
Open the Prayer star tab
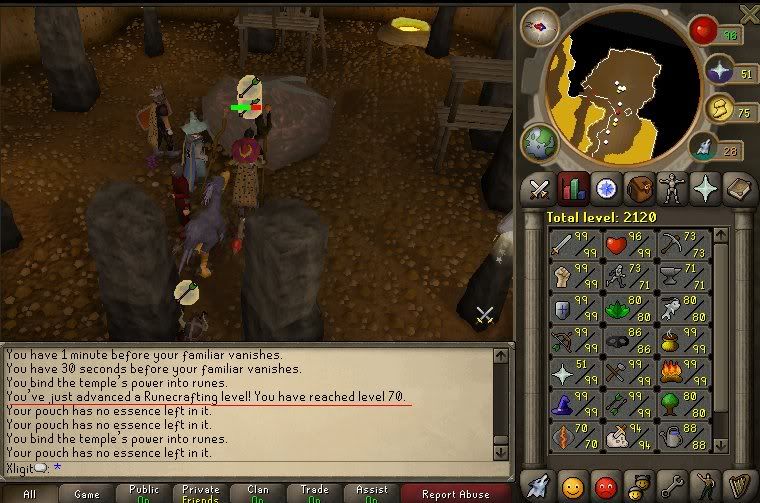coord(704,188)
